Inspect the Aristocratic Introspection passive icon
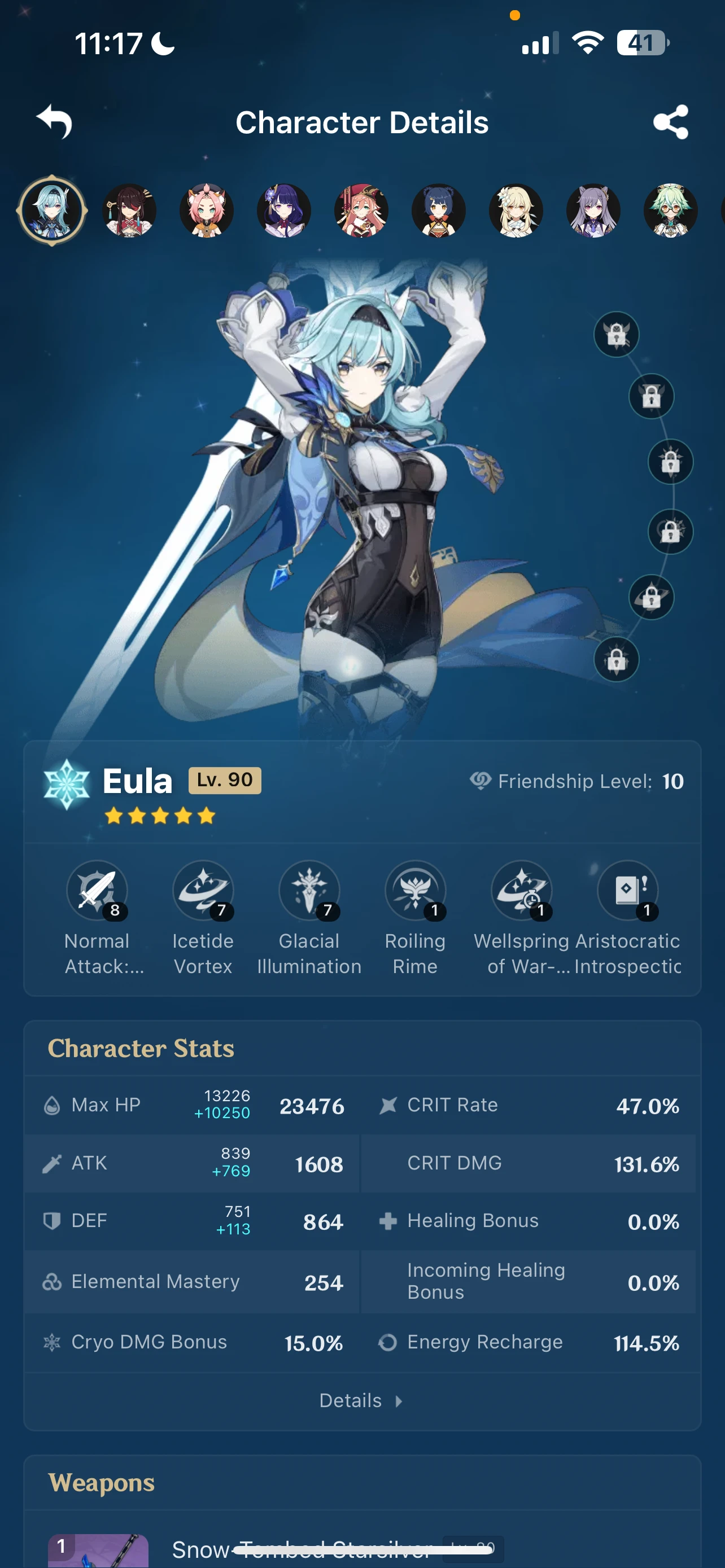This screenshot has height=1568, width=725. tap(628, 891)
